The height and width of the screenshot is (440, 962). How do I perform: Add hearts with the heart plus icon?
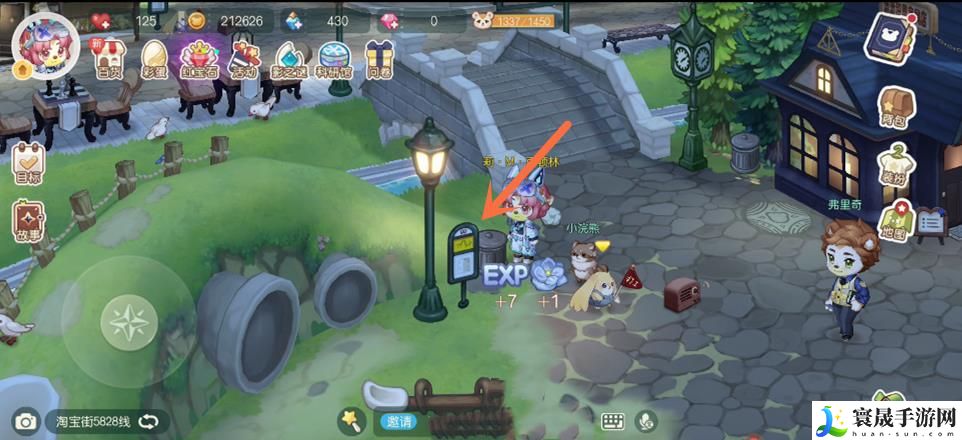coord(102,20)
